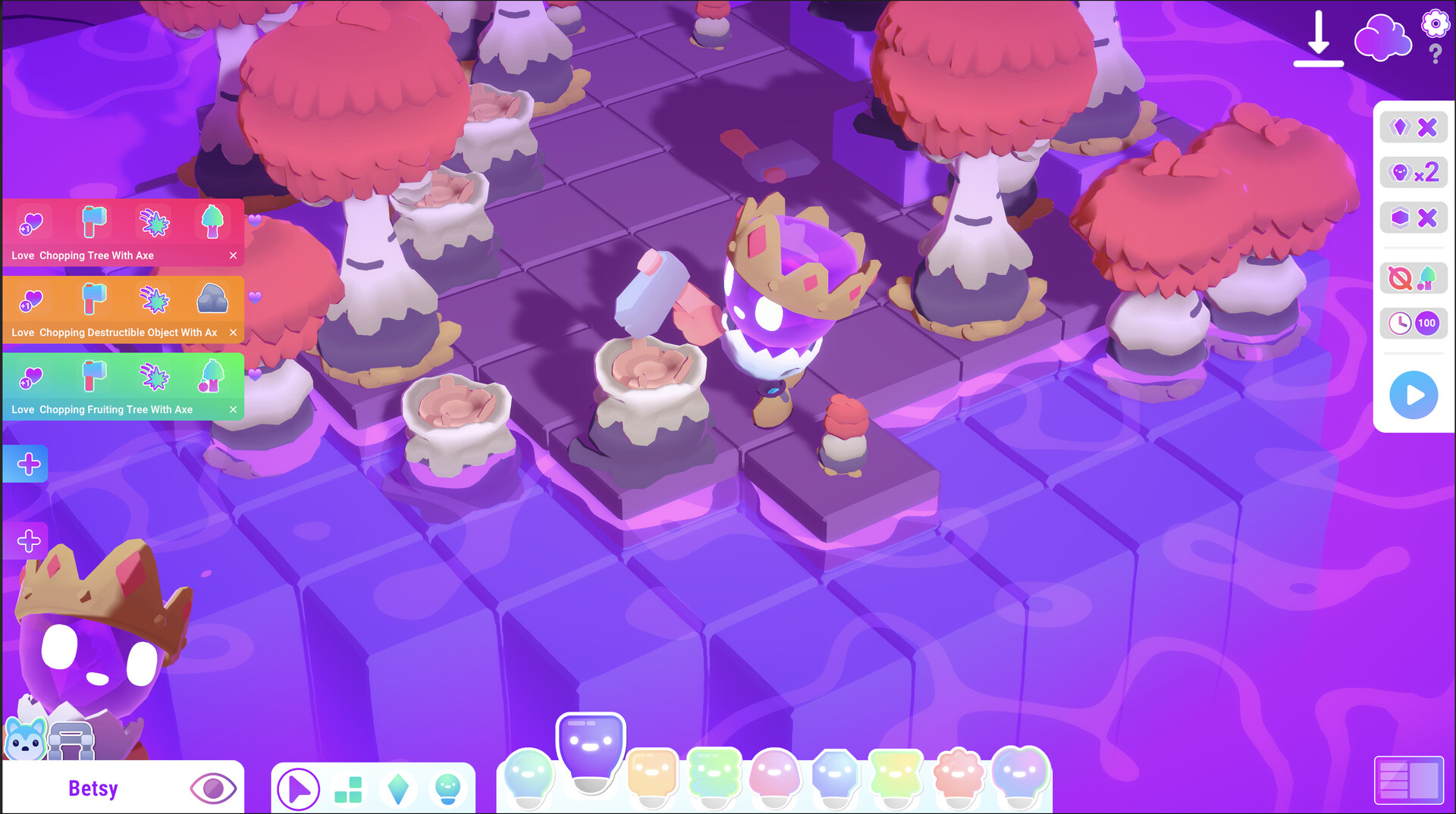Click the 100-second clock timer setting

tap(1414, 323)
